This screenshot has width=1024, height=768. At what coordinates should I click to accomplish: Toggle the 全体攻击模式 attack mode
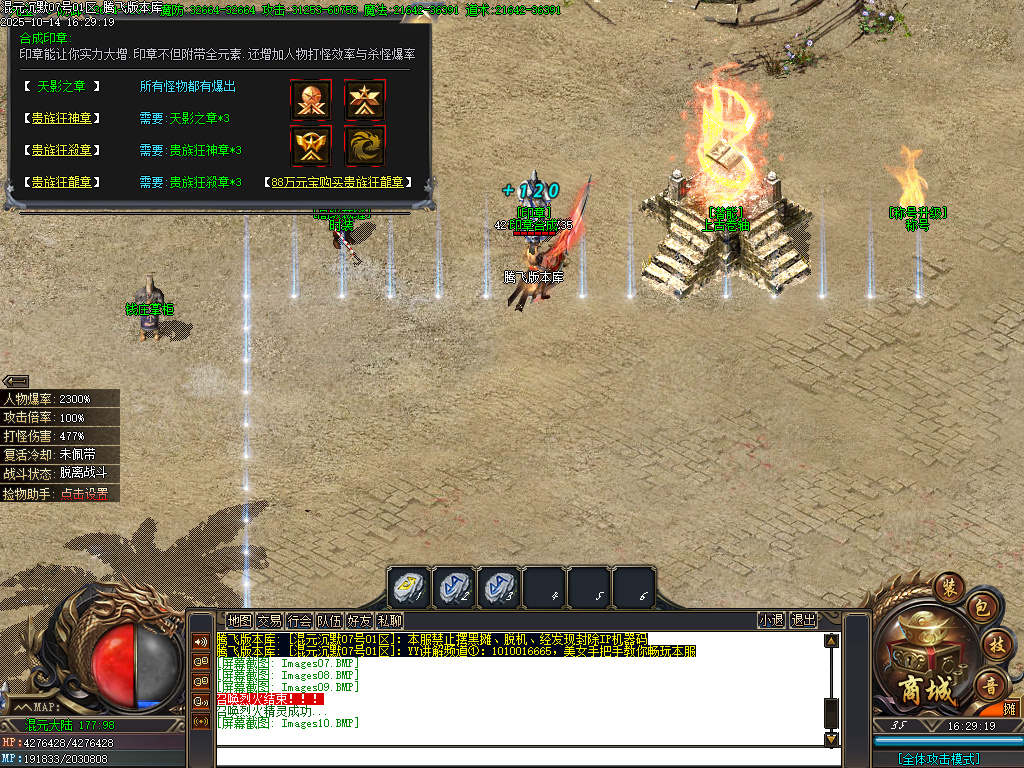pos(939,759)
